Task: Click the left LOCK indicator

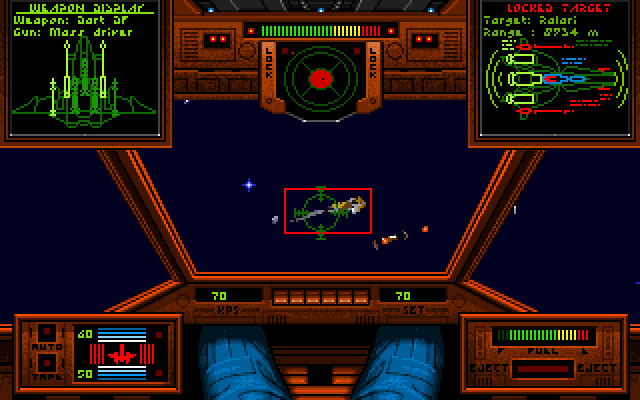Action: tap(270, 72)
